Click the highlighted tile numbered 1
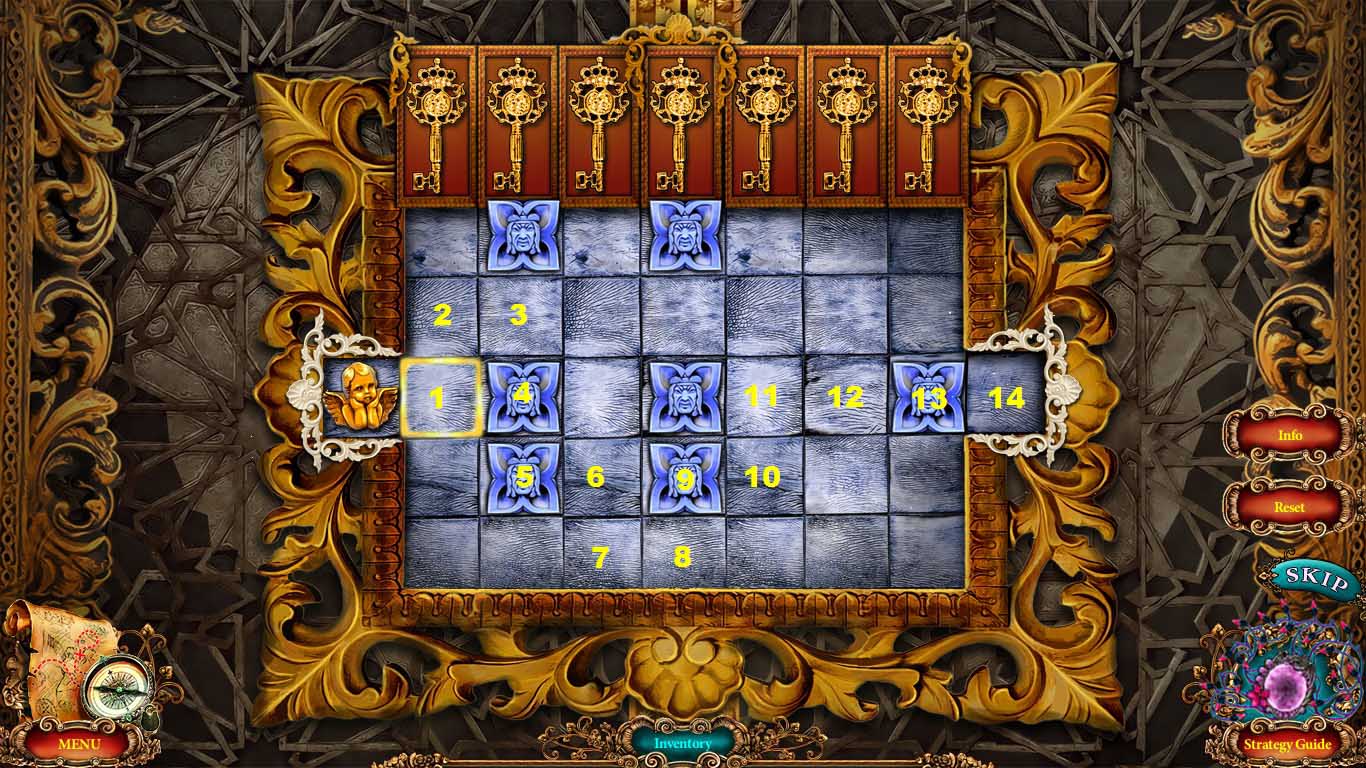This screenshot has height=768, width=1366. tap(440, 398)
